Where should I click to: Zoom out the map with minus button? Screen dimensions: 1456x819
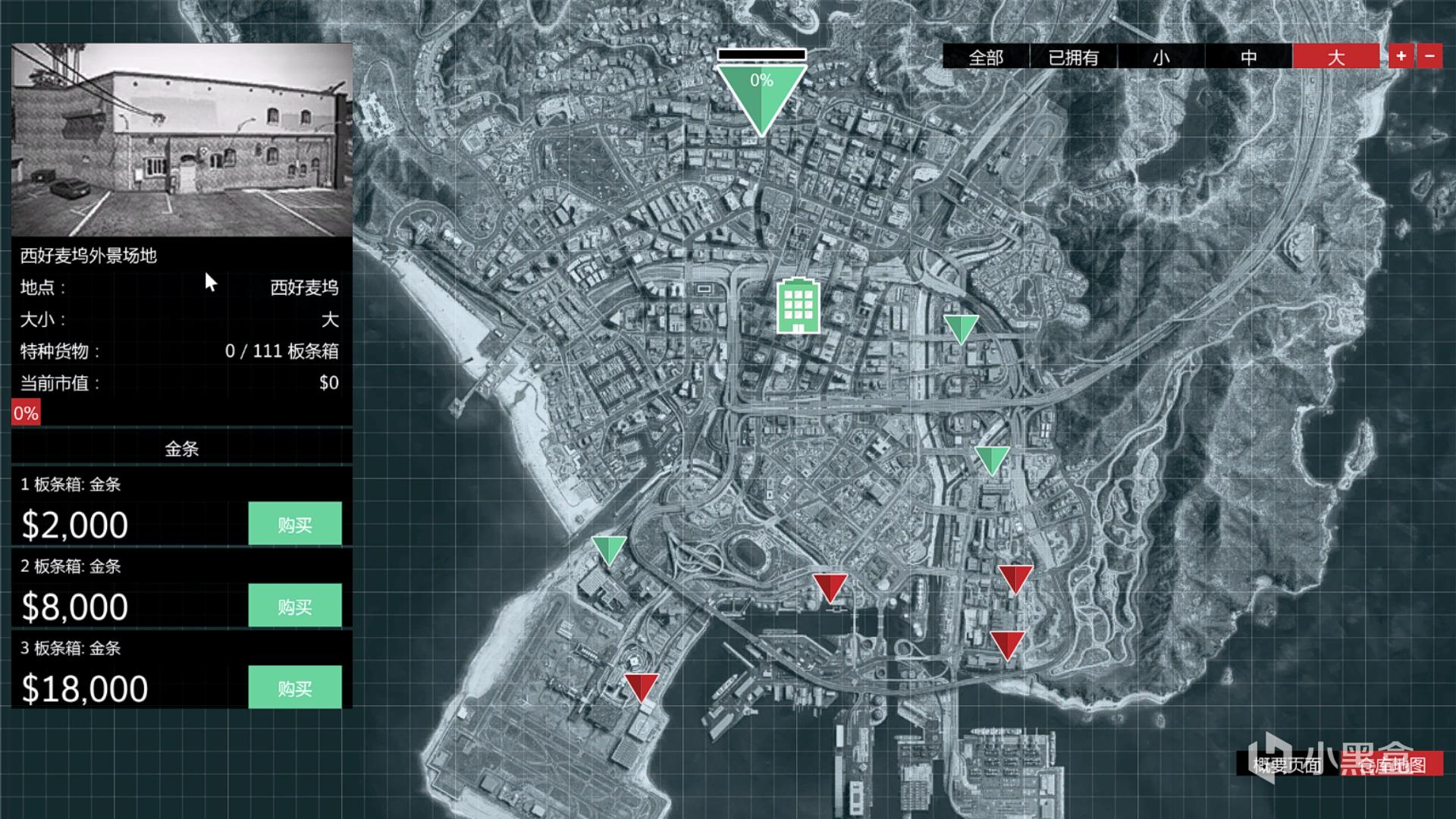[1429, 56]
